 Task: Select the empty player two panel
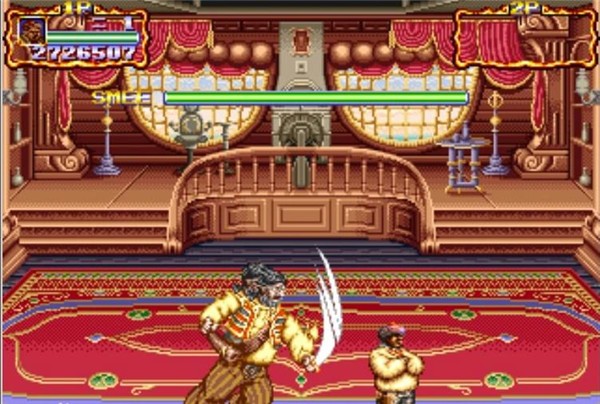pyautogui.click(x=524, y=37)
